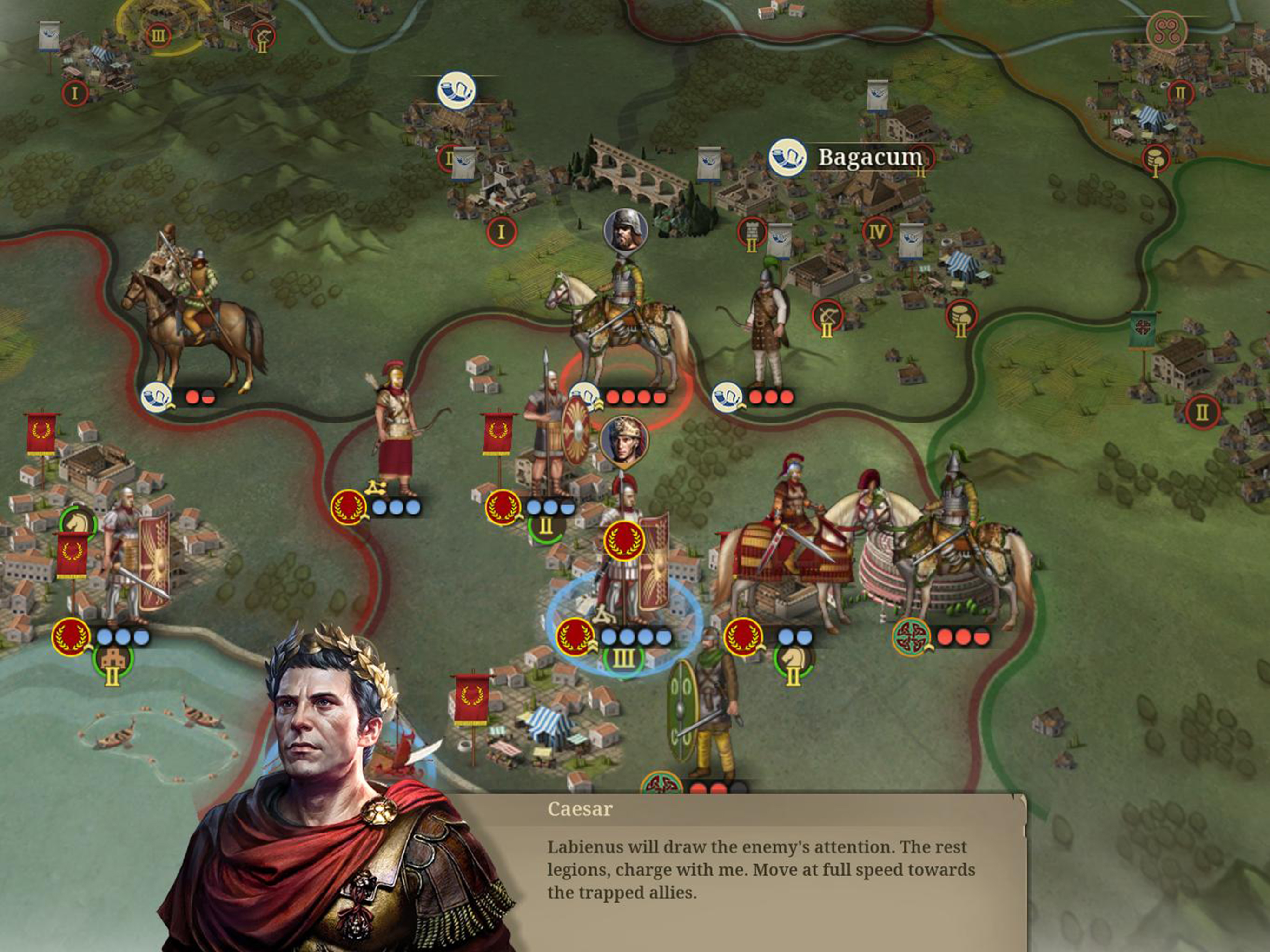Viewport: 1270px width, 952px height.
Task: Choose the Roman spearman with the round shield
Action: 549,436
